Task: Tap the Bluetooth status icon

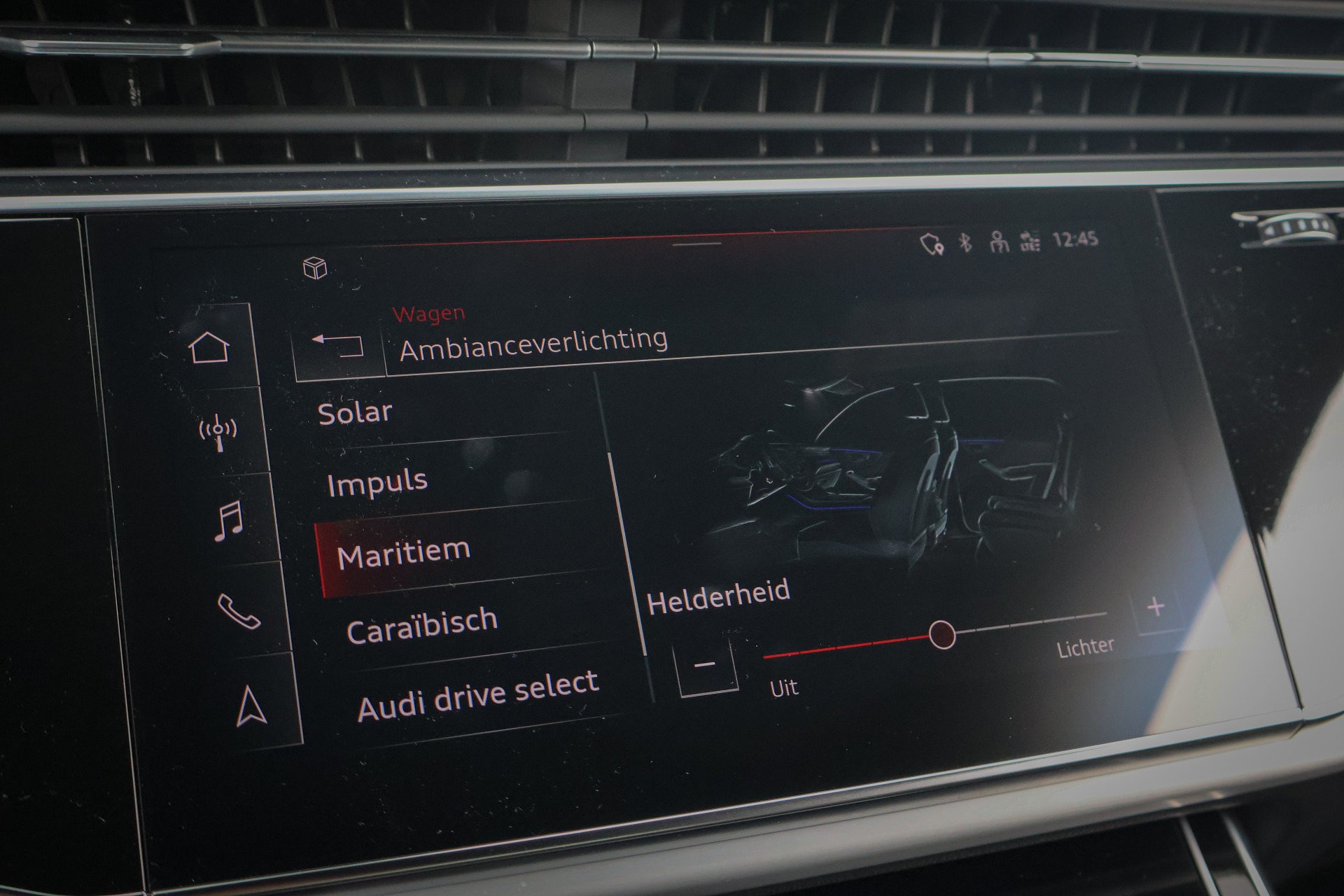Action: (965, 243)
